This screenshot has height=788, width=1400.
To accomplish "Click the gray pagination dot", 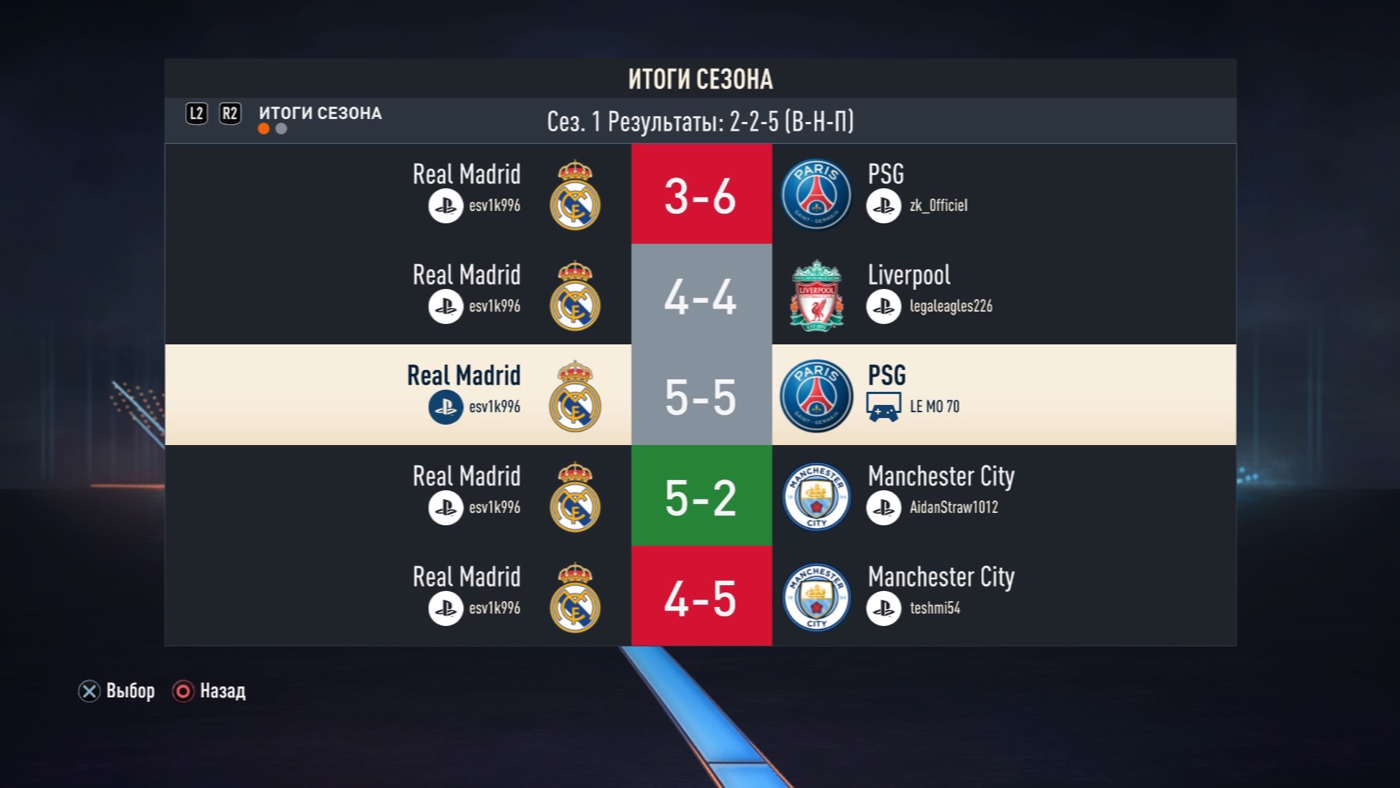I will click(x=280, y=128).
